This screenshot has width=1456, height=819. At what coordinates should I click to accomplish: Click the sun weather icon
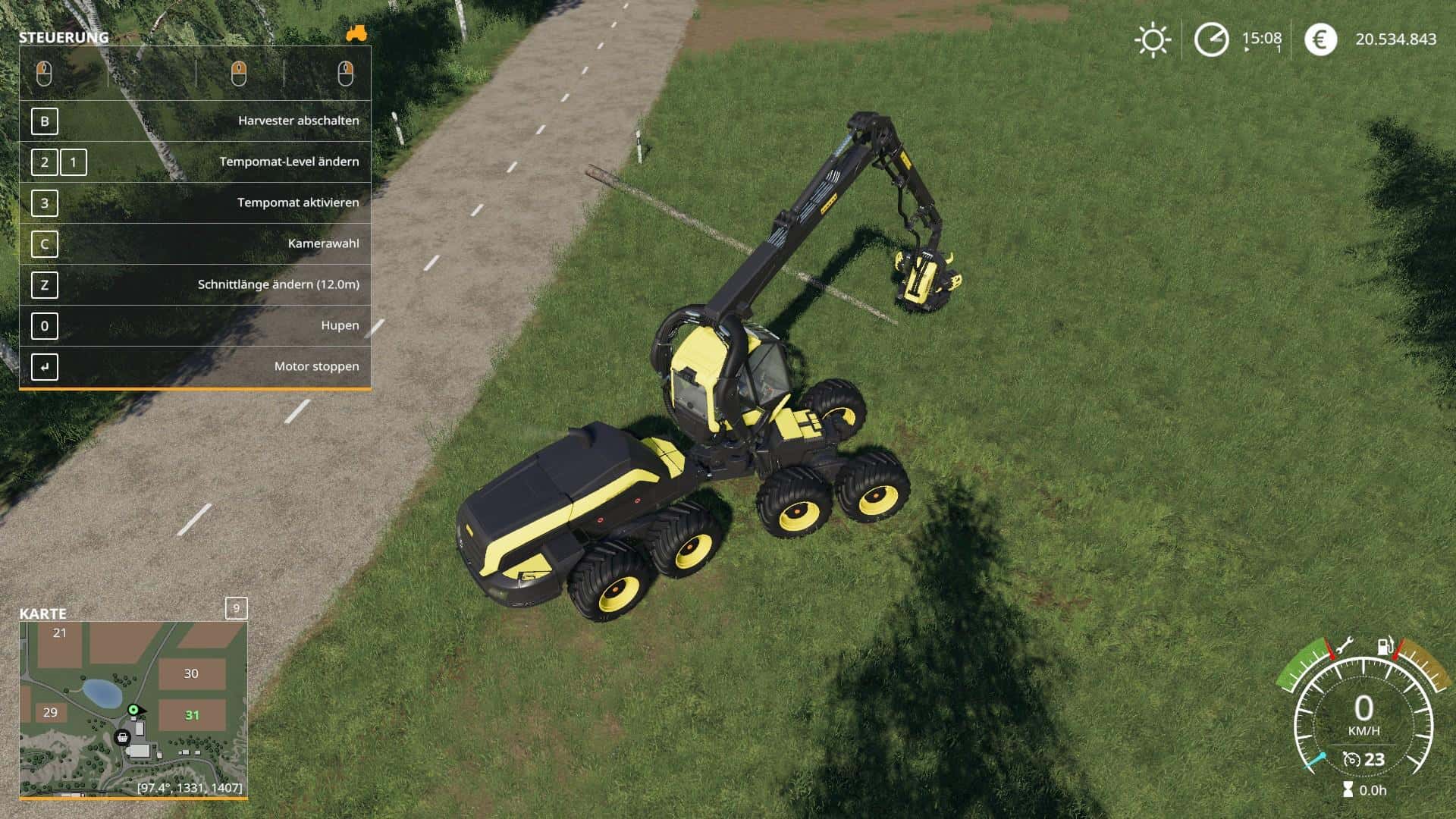click(1152, 39)
